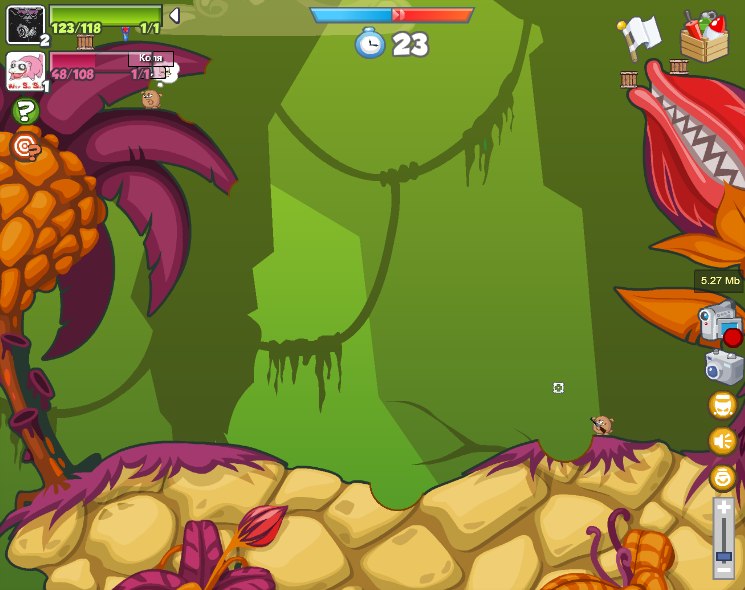Start video recording with the camcorder icon
The image size is (745, 590).
tap(718, 321)
